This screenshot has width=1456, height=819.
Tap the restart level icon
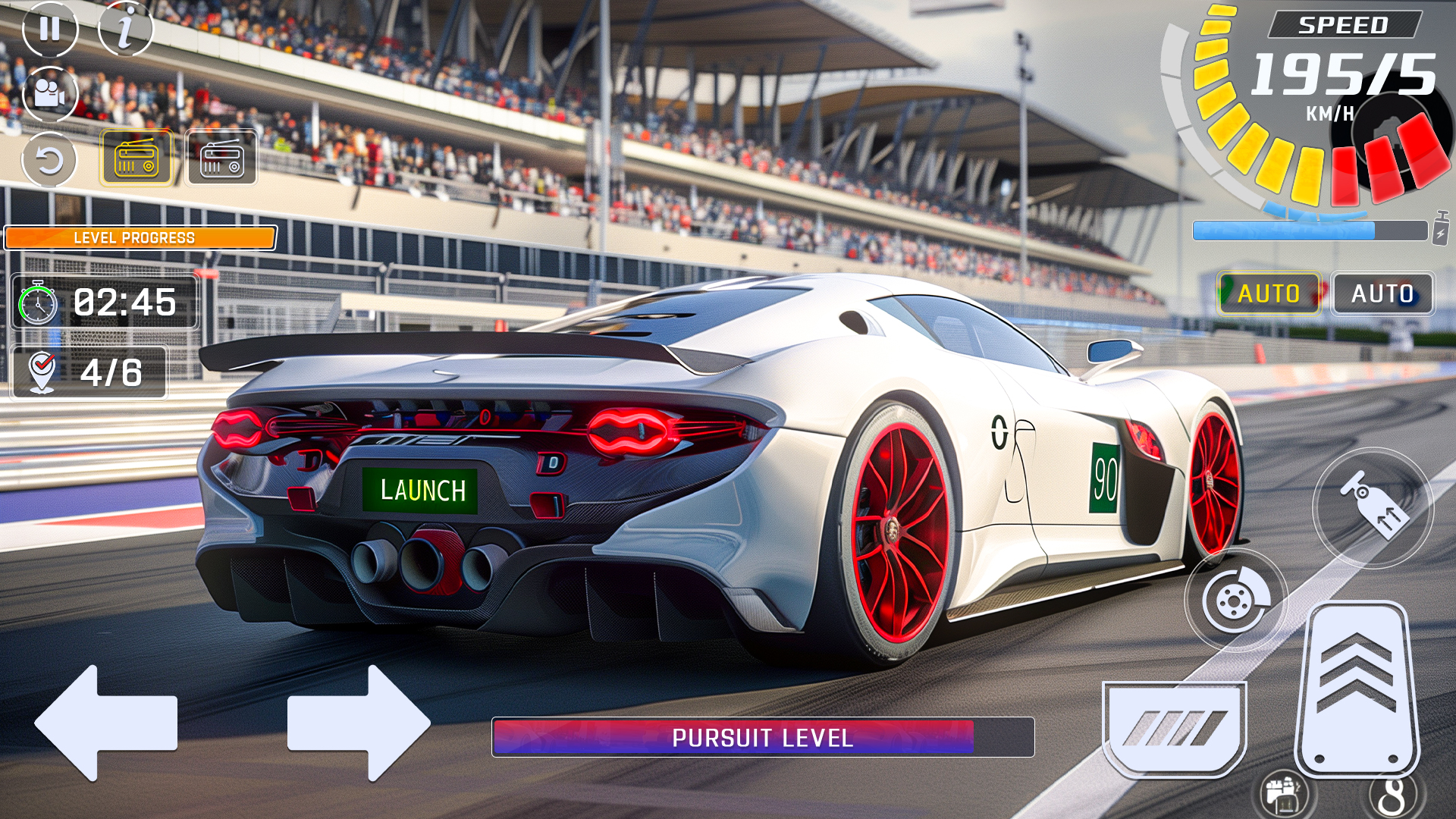tap(49, 158)
